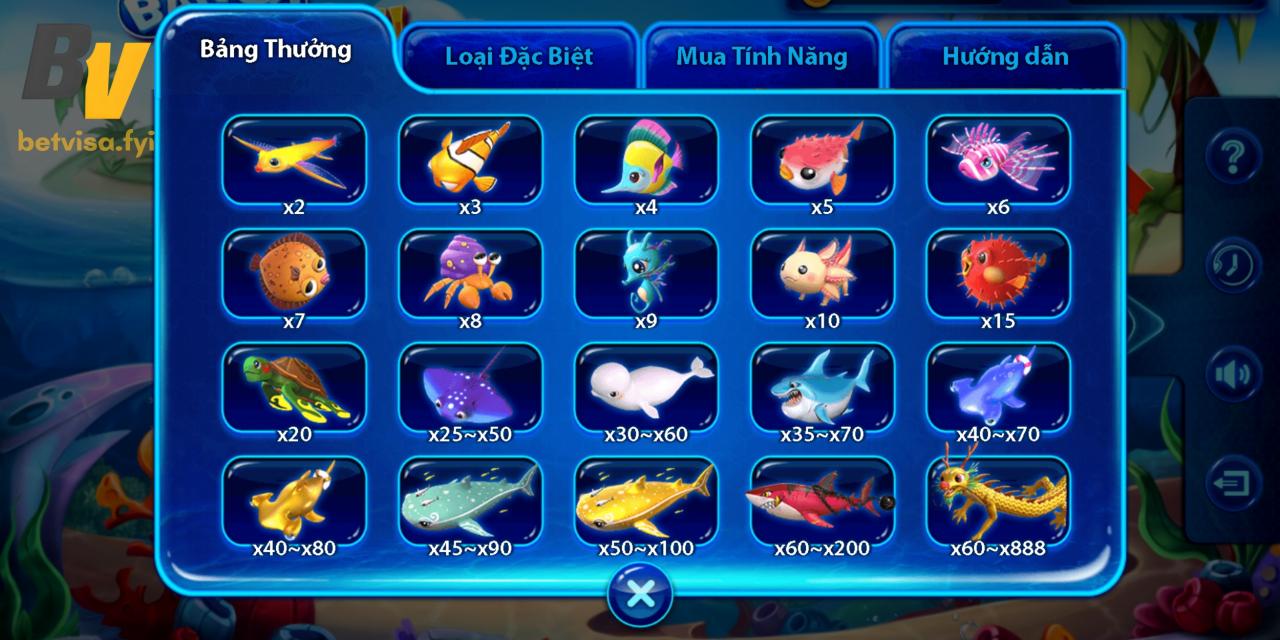Screen dimensions: 1280x640
Task: Choose the blue shark x35~x70 tile
Action: pos(822,387)
